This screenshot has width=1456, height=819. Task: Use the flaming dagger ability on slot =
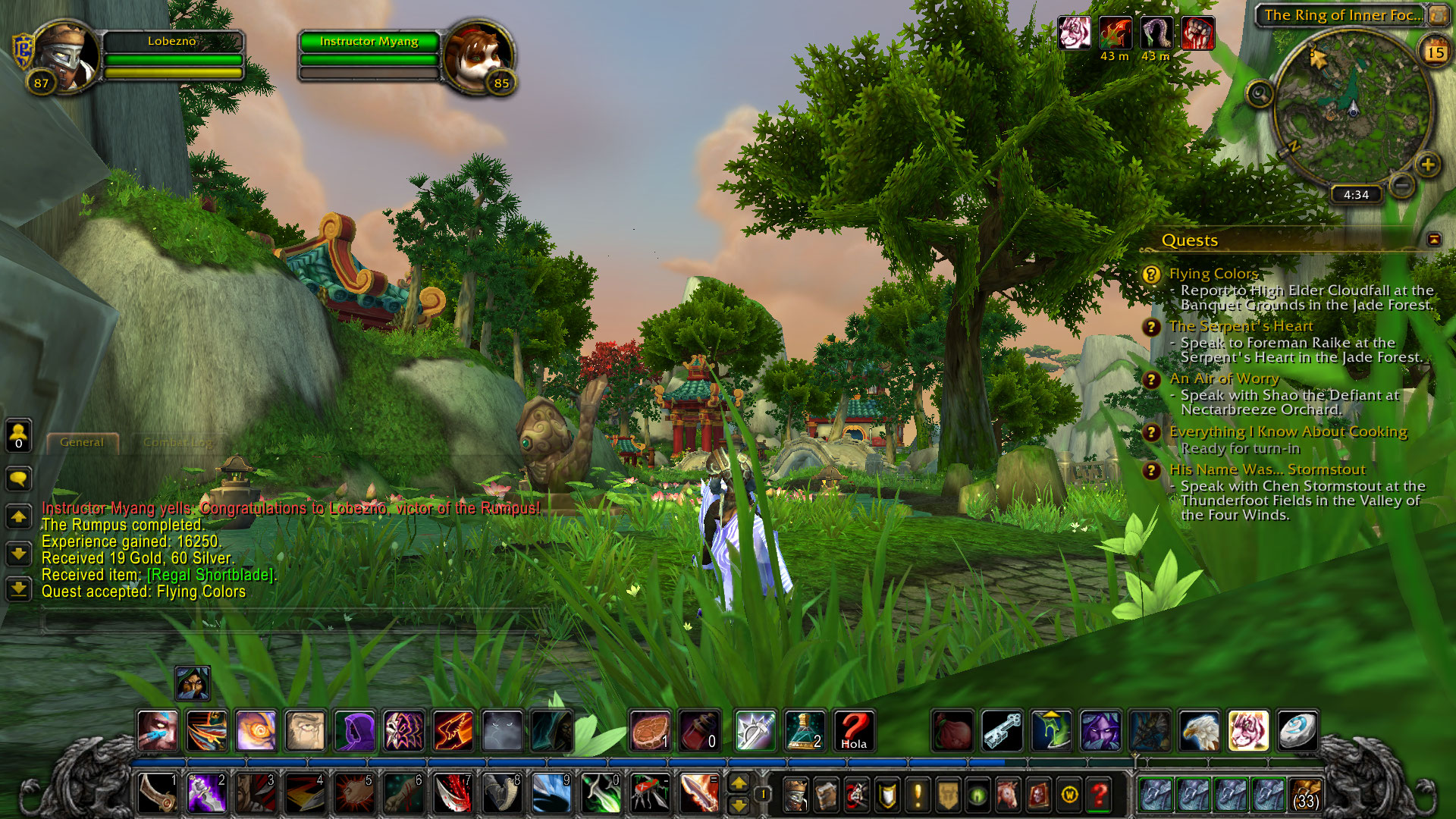coord(698,794)
